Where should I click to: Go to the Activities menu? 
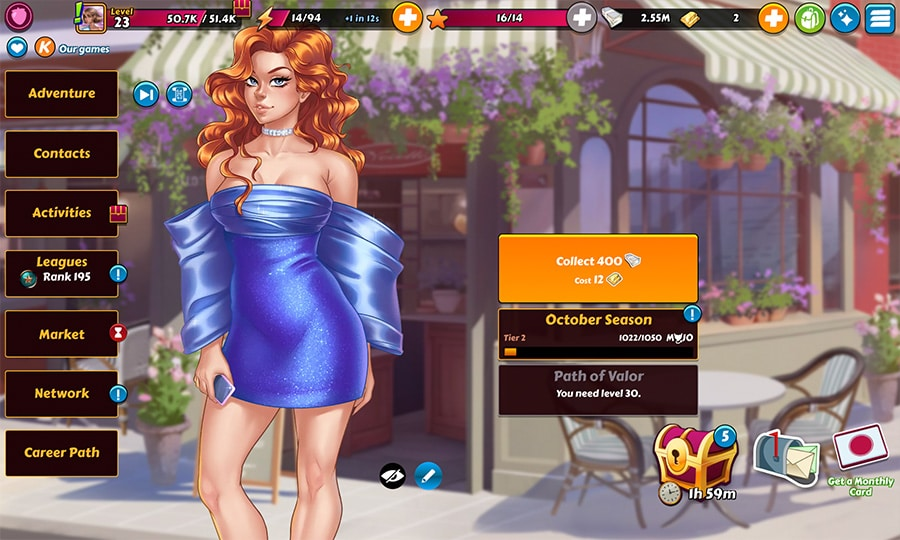(62, 213)
